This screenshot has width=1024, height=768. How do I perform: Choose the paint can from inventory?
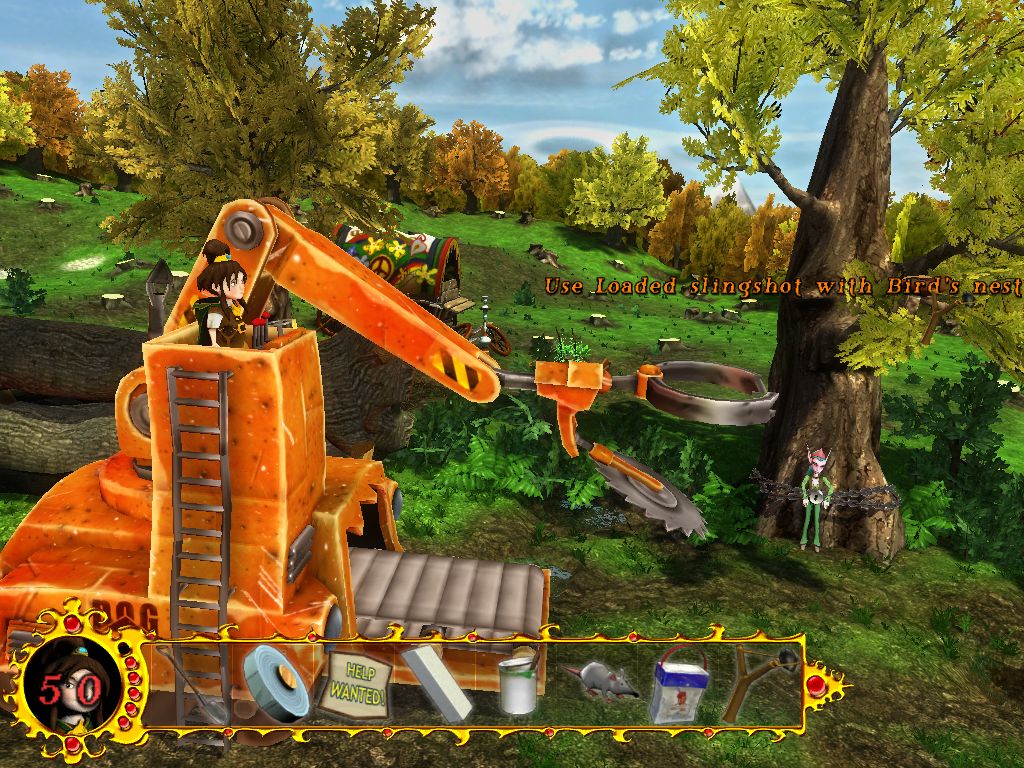pos(517,684)
